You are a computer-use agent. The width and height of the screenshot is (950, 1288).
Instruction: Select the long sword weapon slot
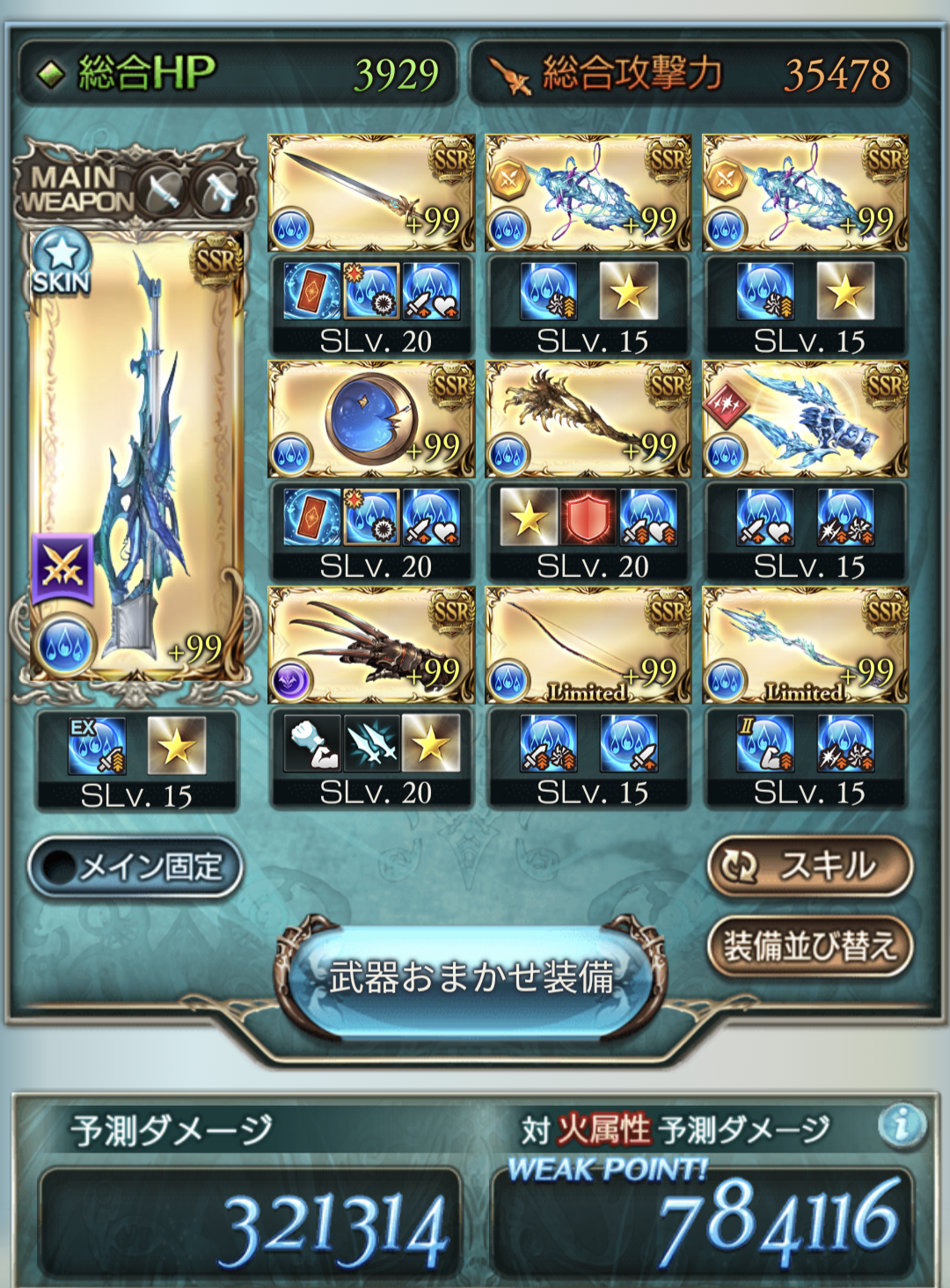pos(371,193)
